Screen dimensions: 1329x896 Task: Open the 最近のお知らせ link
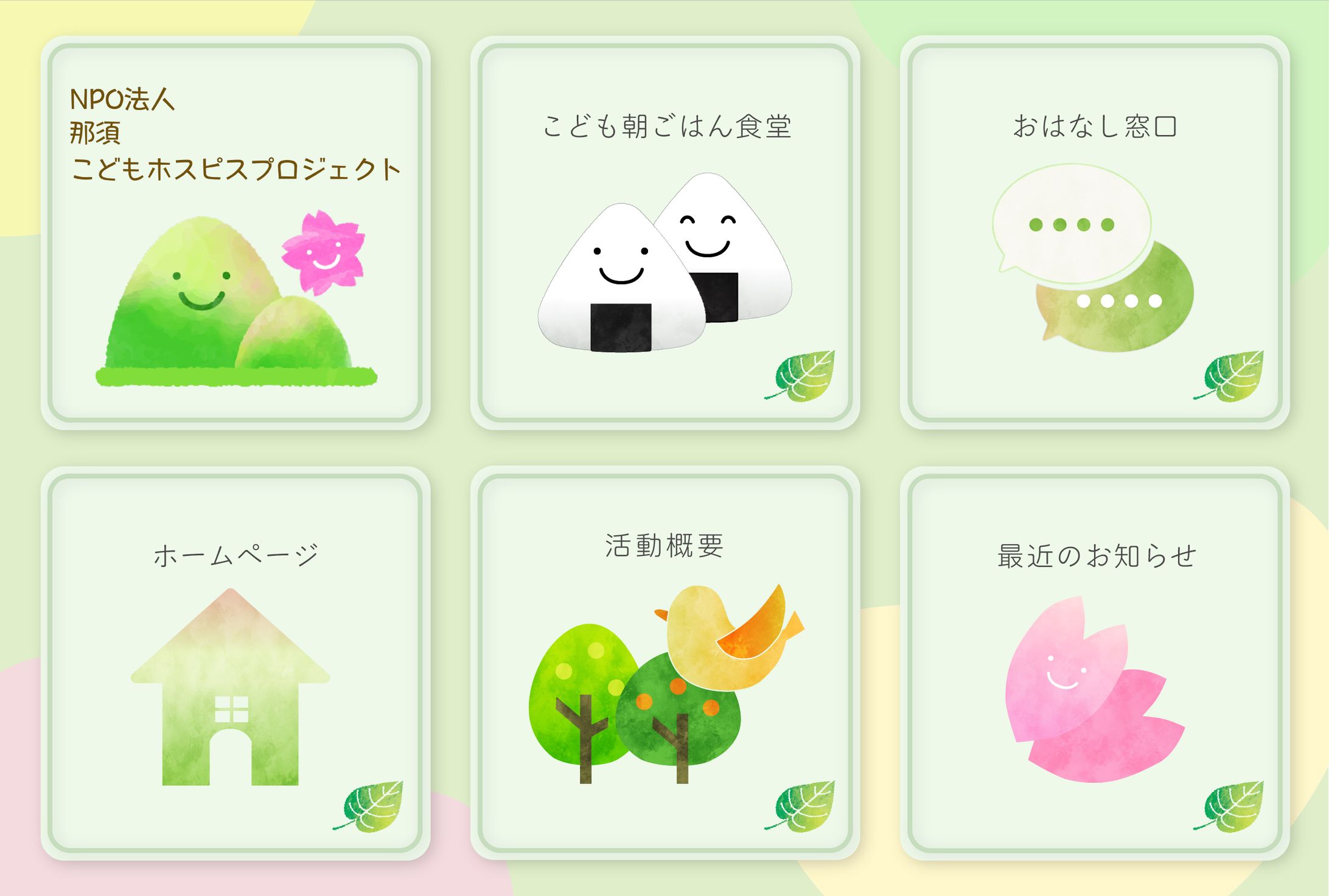1095,663
